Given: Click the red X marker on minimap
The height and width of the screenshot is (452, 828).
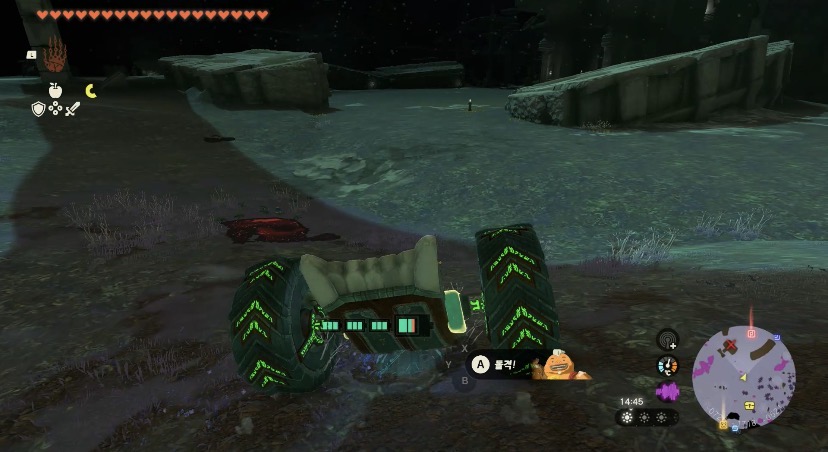Looking at the screenshot, I should point(731,346).
